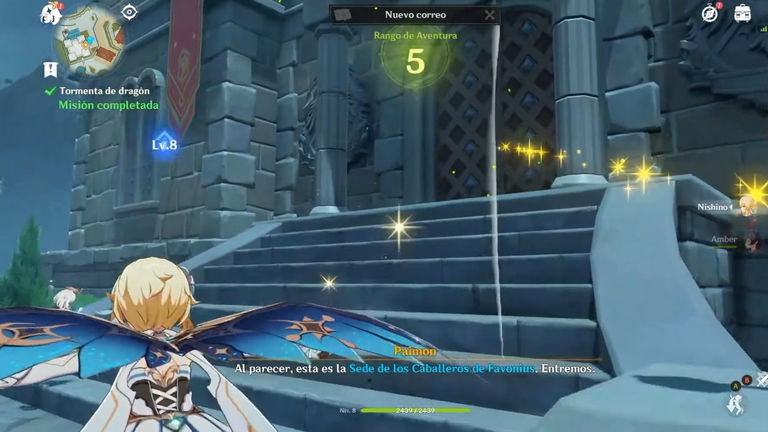The width and height of the screenshot is (768, 432).
Task: Close the Nuevo correo notification
Action: click(489, 15)
